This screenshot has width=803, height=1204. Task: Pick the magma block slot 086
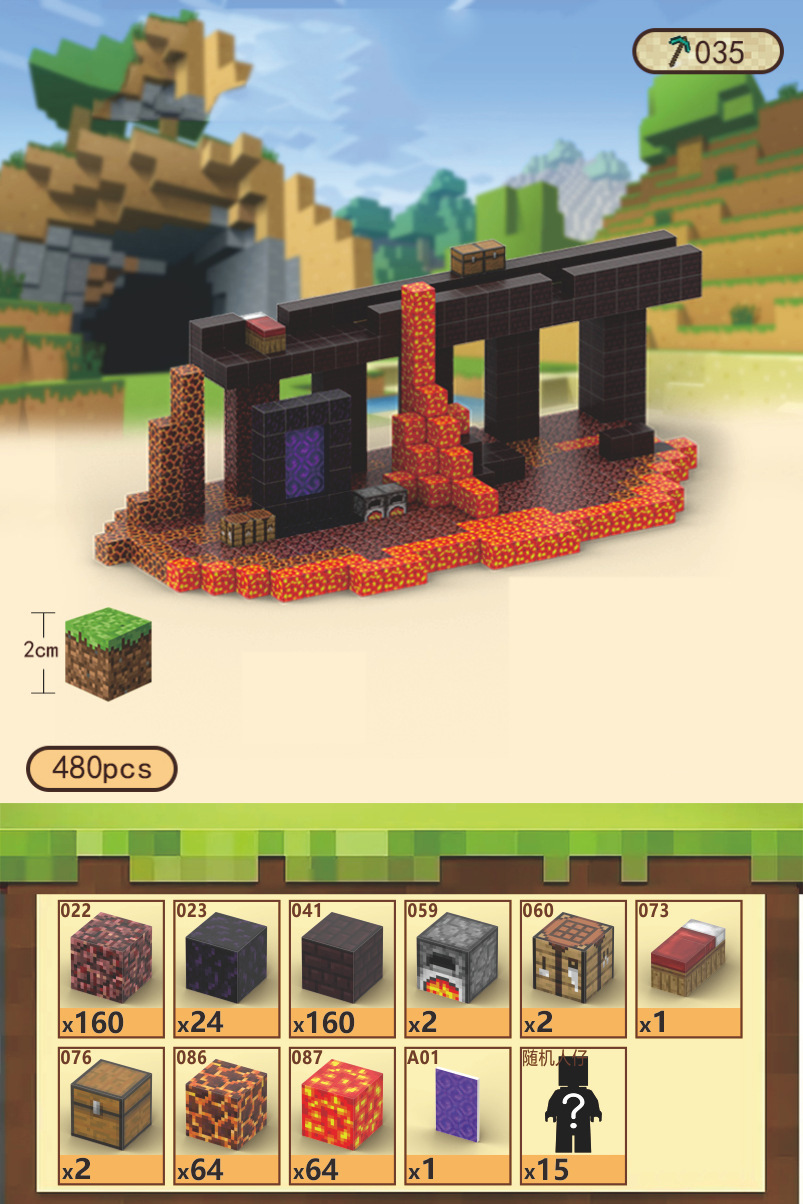pos(227,1115)
